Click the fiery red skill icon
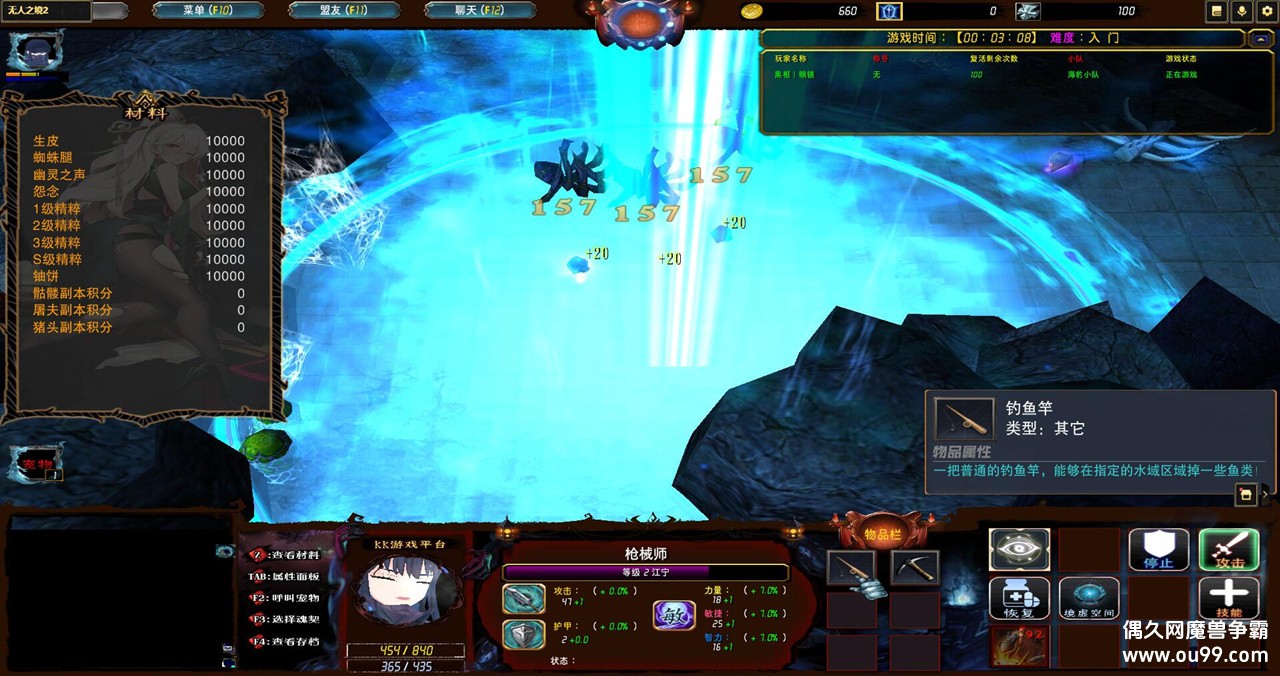Image resolution: width=1280 pixels, height=676 pixels. click(1019, 646)
